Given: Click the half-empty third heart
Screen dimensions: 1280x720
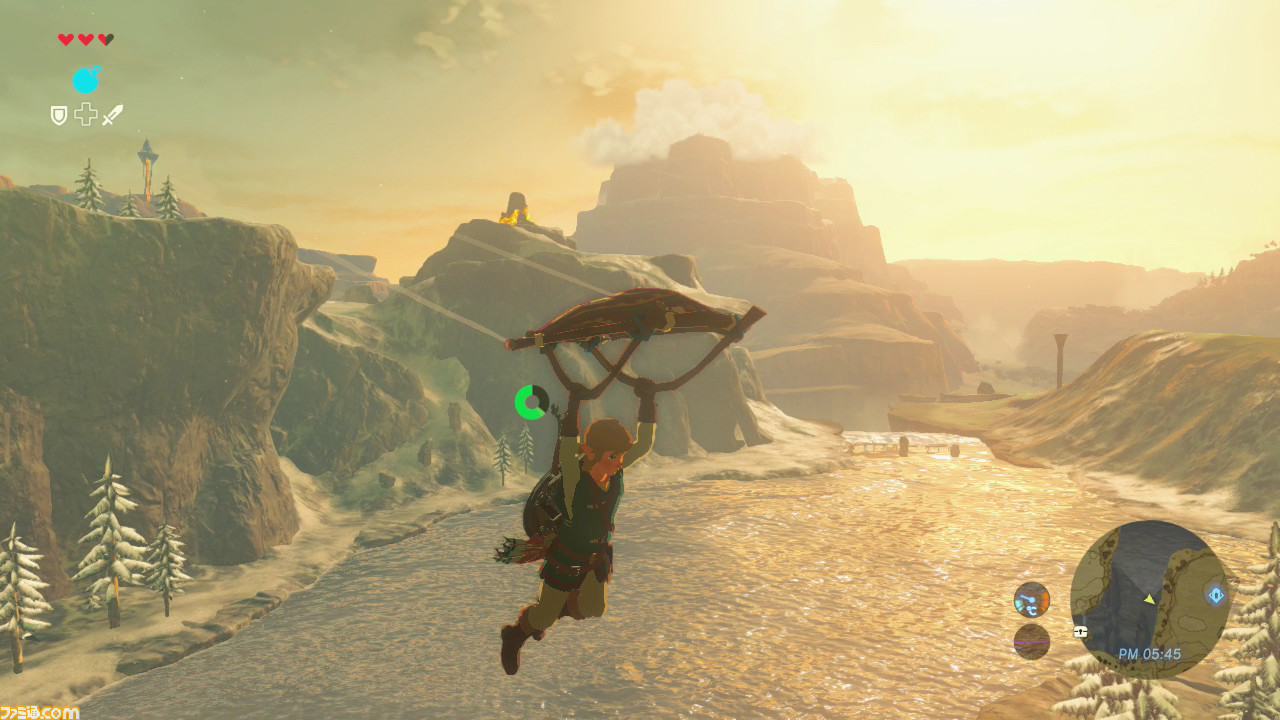Looking at the screenshot, I should [x=105, y=39].
